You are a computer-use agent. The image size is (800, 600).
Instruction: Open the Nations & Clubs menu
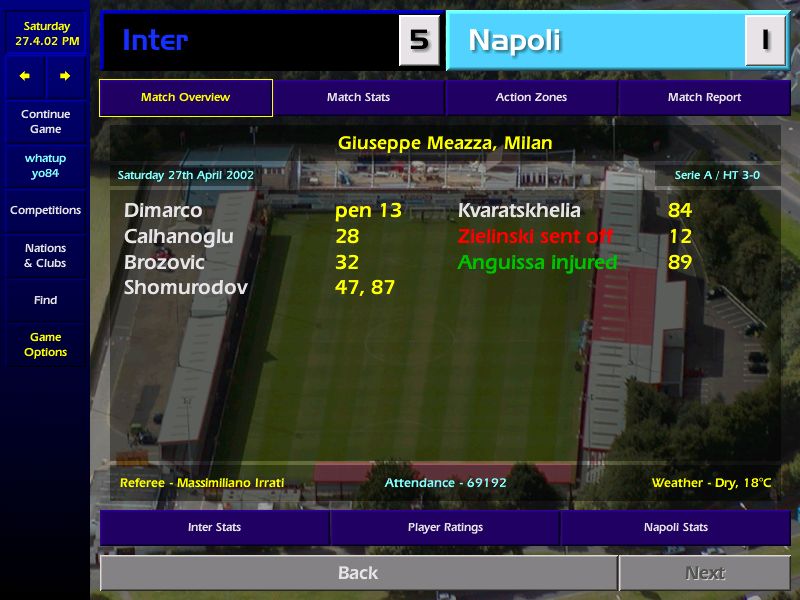coord(45,256)
